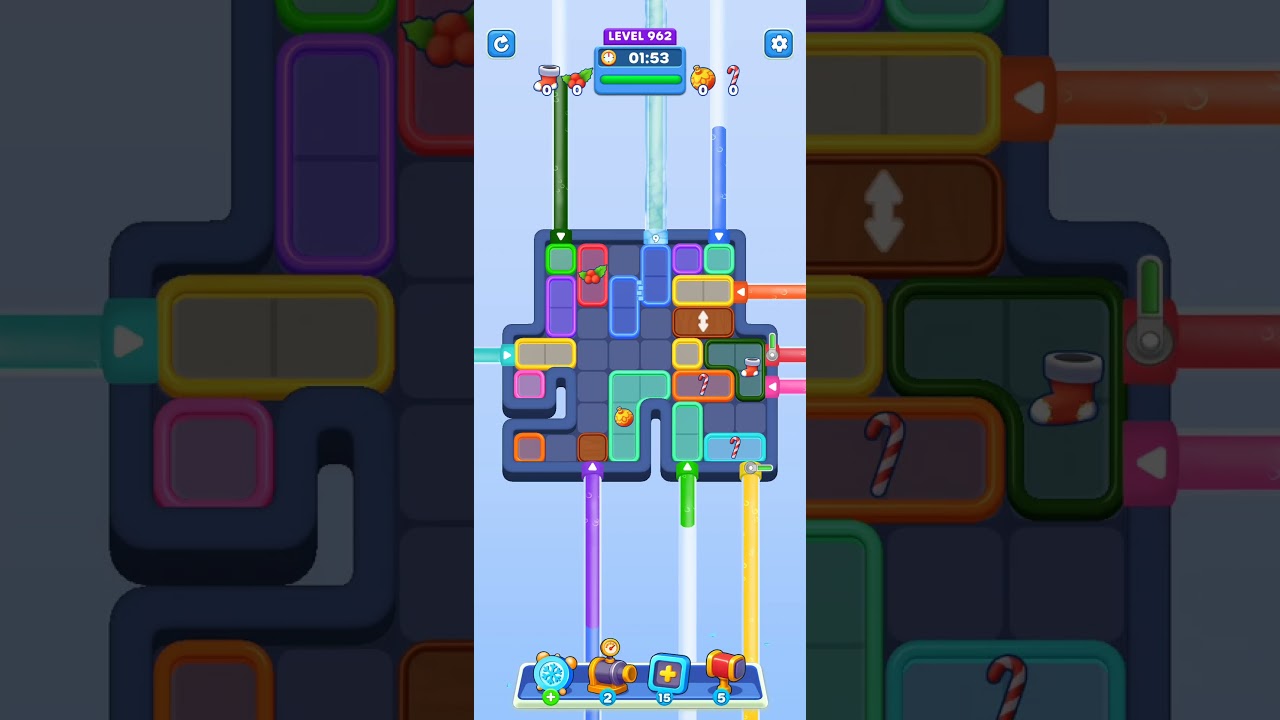
Task: Tap the stocking collectible counter
Action: coord(546,80)
